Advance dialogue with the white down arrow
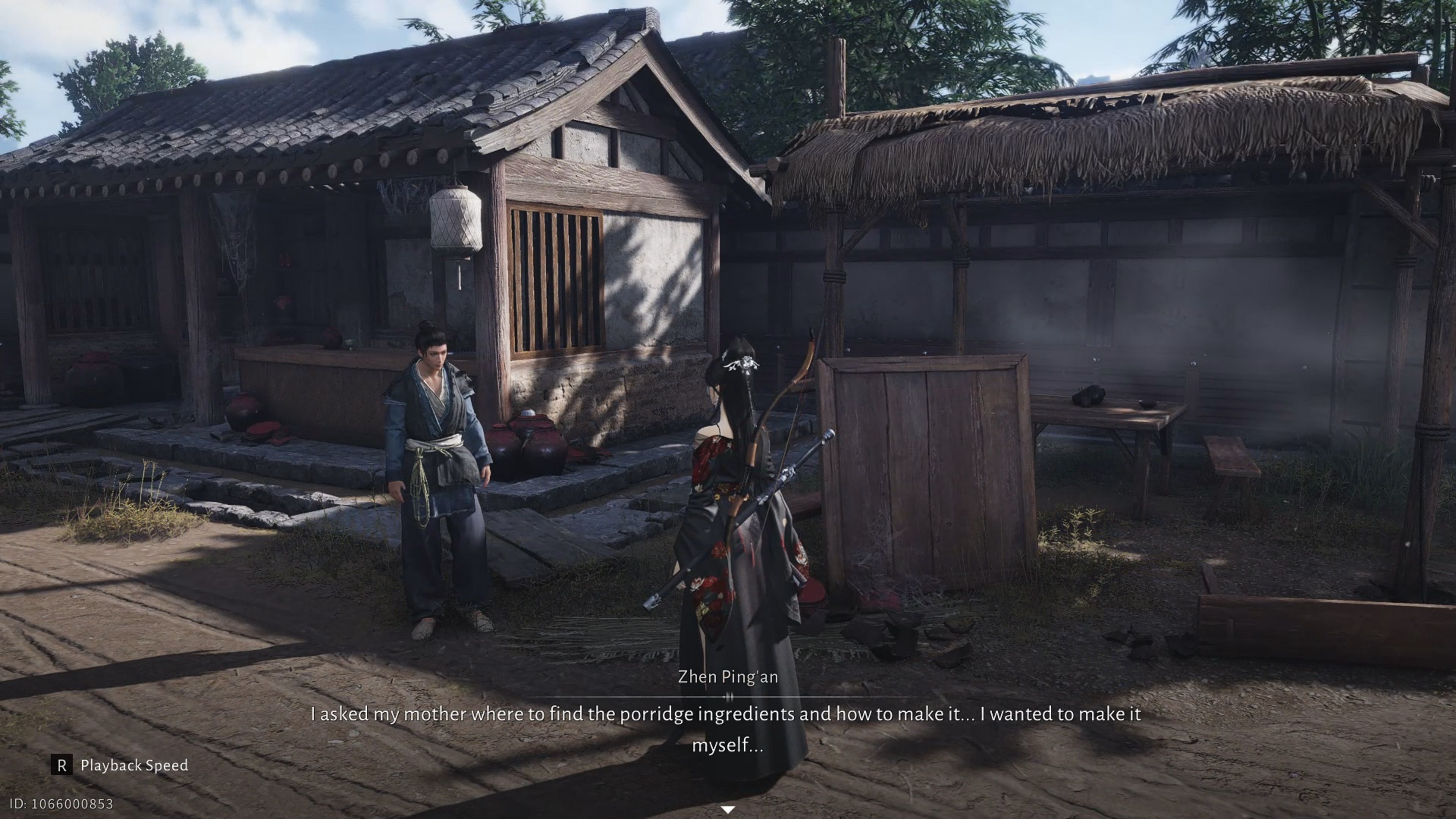This screenshot has height=819, width=1456. tap(728, 810)
